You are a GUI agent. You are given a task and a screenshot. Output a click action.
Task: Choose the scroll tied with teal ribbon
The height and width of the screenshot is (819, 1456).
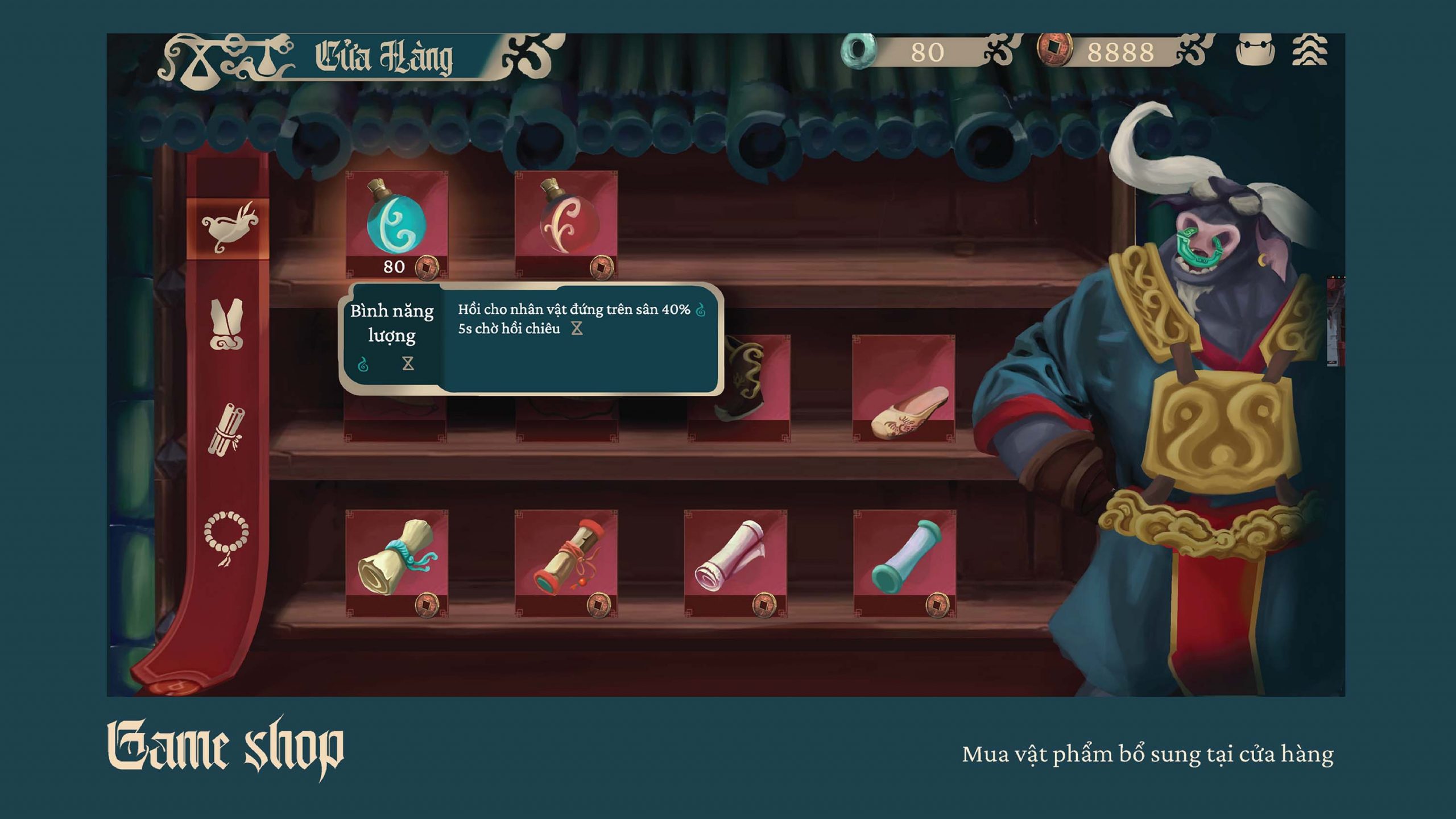[396, 561]
